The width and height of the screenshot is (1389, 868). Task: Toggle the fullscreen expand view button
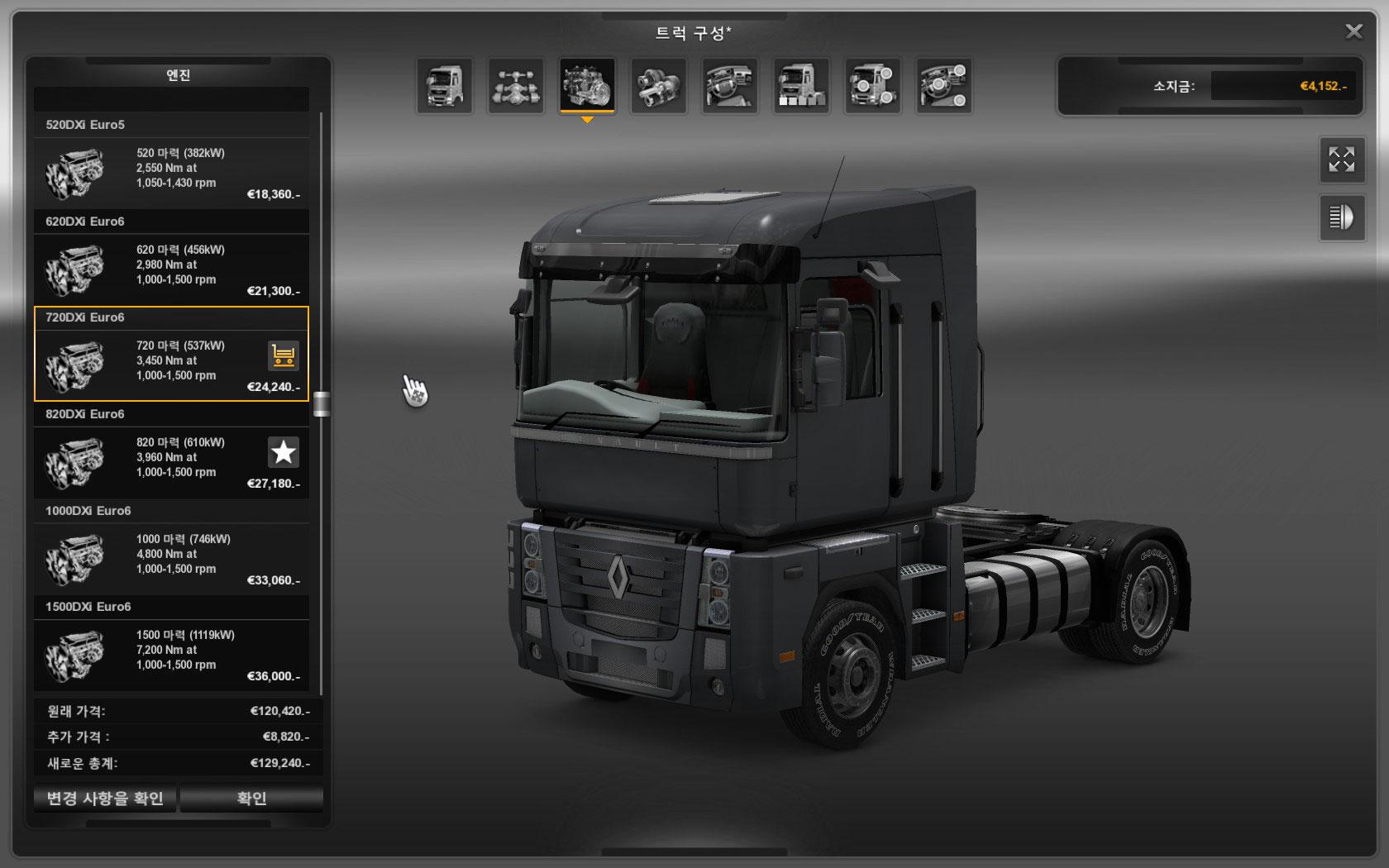pos(1341,160)
